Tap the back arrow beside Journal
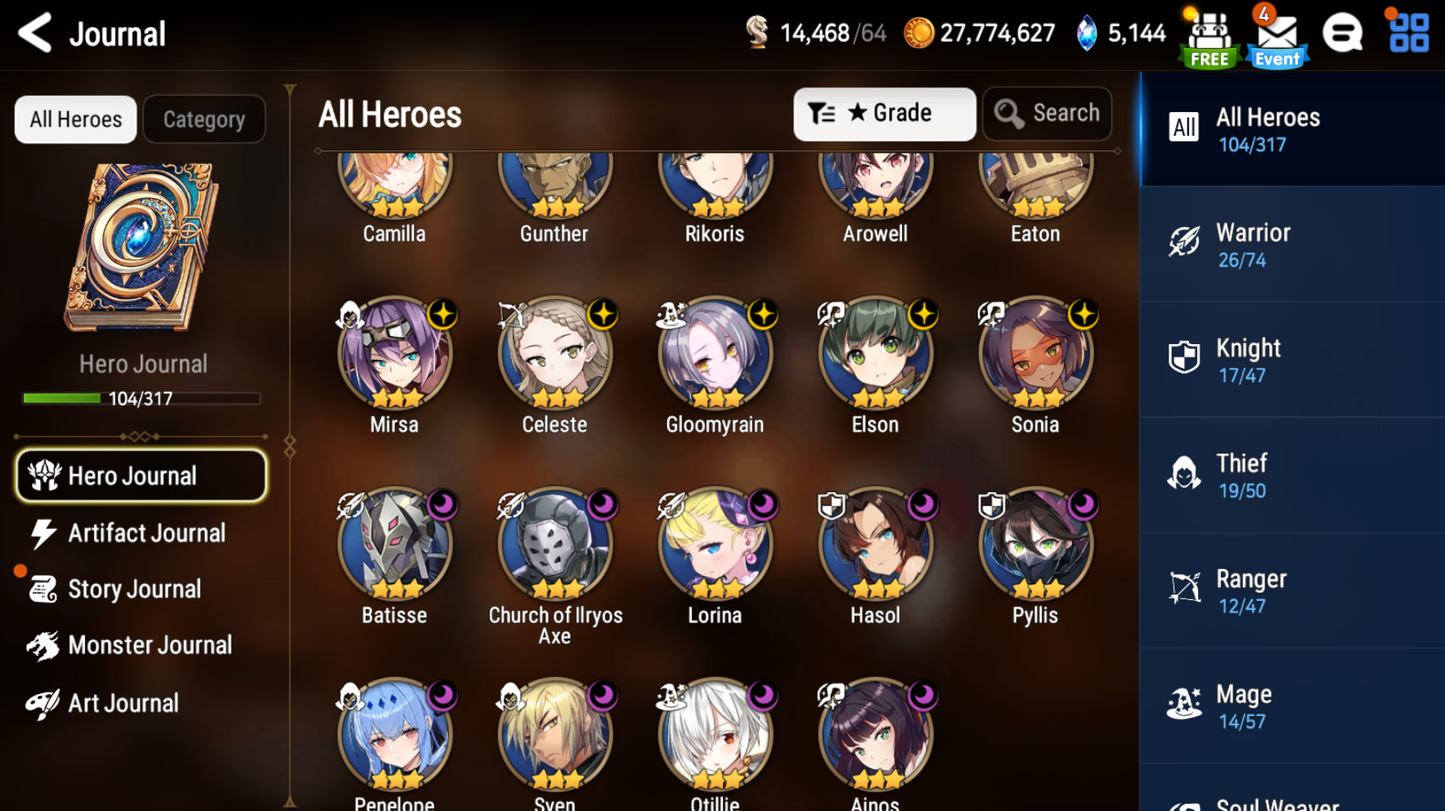 pos(33,33)
